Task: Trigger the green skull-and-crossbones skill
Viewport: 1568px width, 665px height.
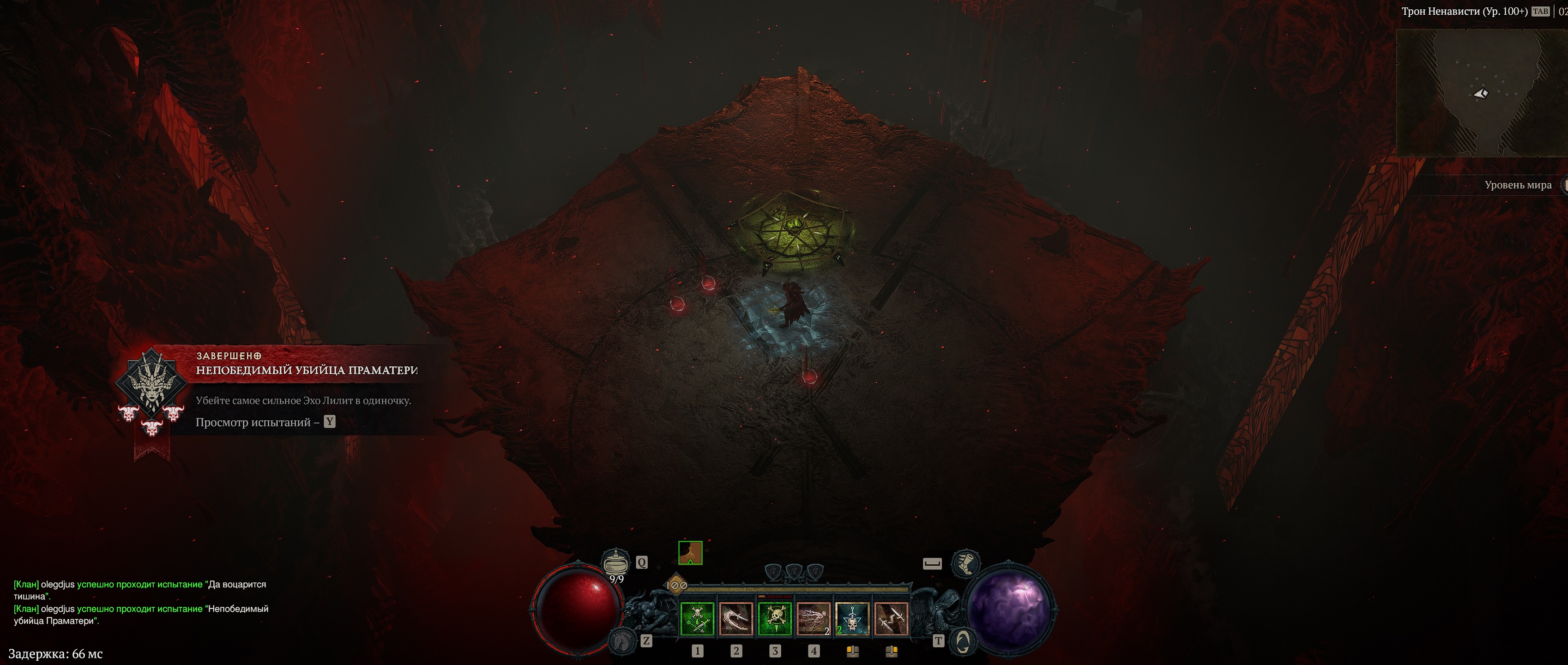Action: pyautogui.click(x=775, y=619)
